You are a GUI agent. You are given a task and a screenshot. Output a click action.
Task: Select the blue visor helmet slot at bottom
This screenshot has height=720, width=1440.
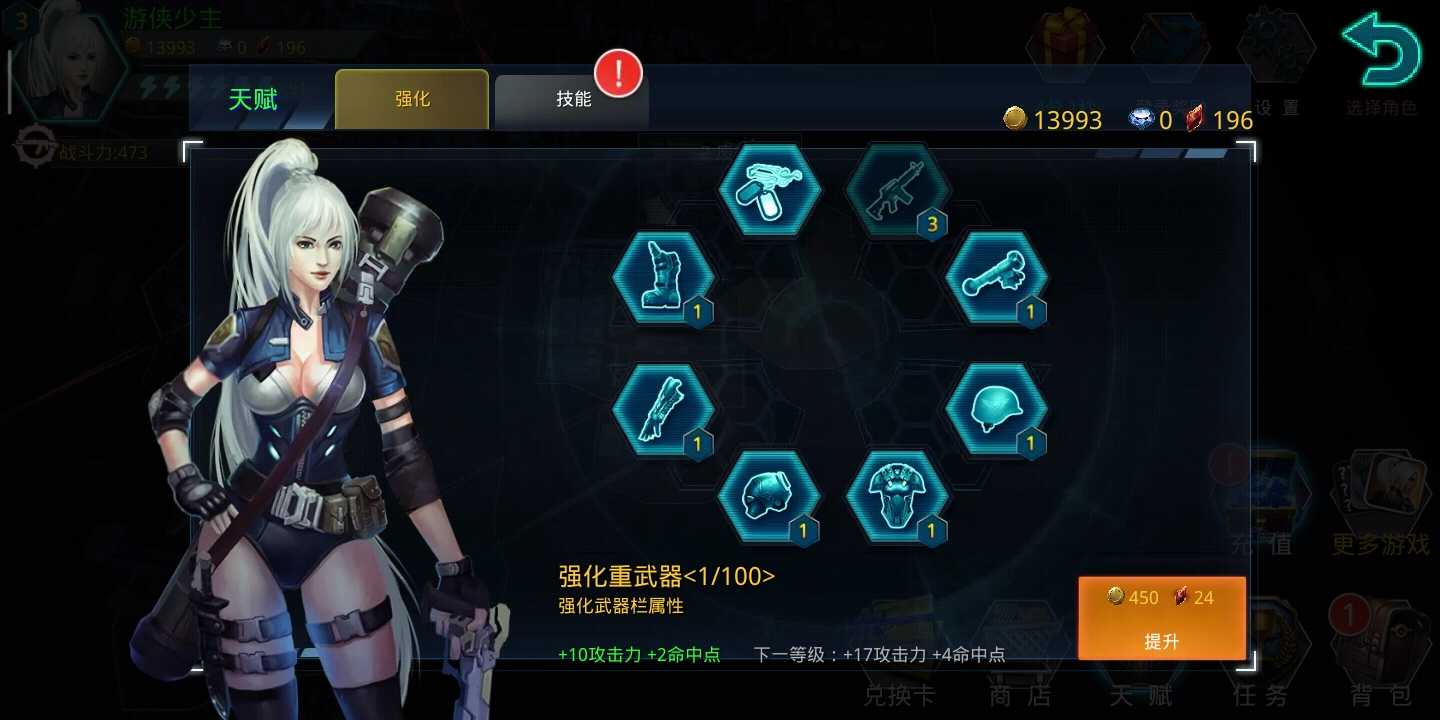[x=769, y=495]
